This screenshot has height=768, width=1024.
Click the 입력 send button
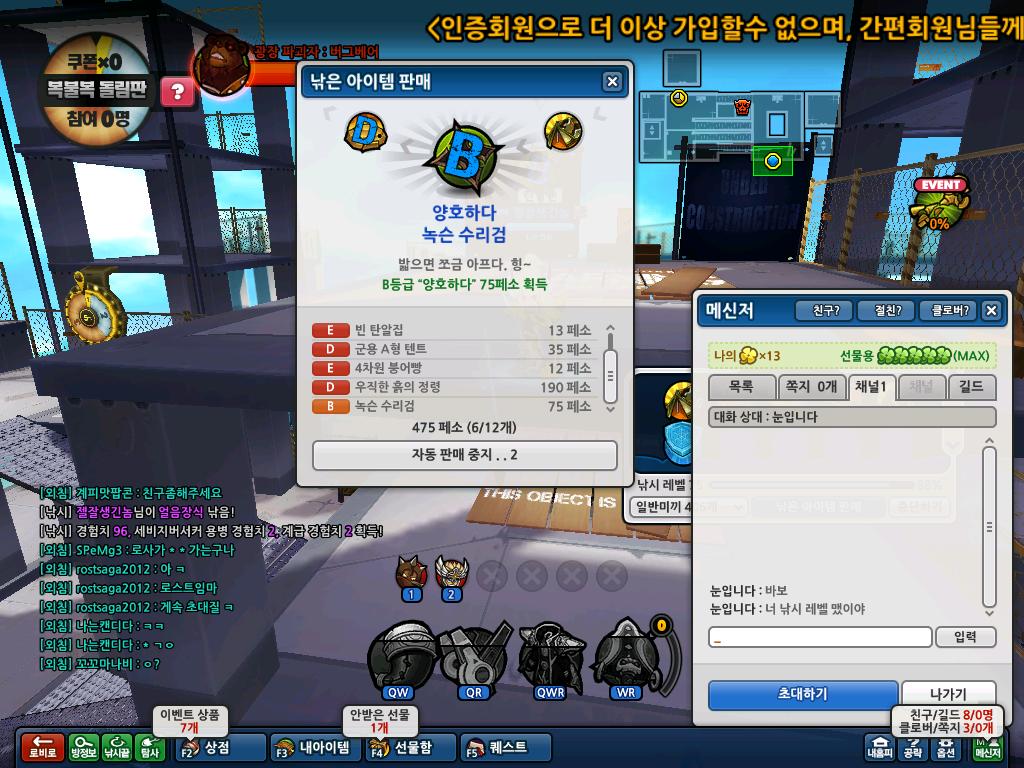[966, 637]
